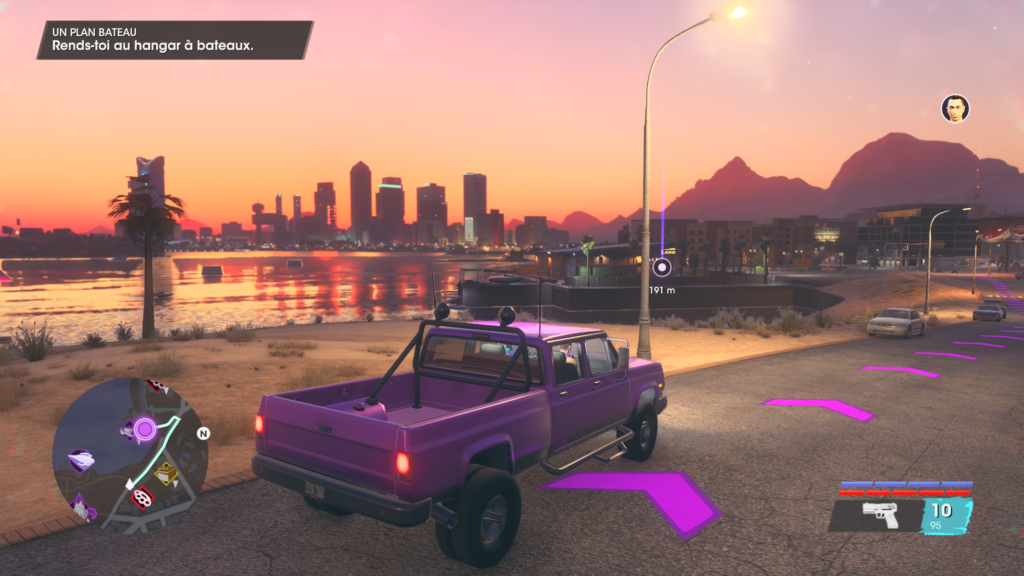This screenshot has width=1024, height=576.
Task: Click the character portrait icon
Action: click(x=955, y=108)
